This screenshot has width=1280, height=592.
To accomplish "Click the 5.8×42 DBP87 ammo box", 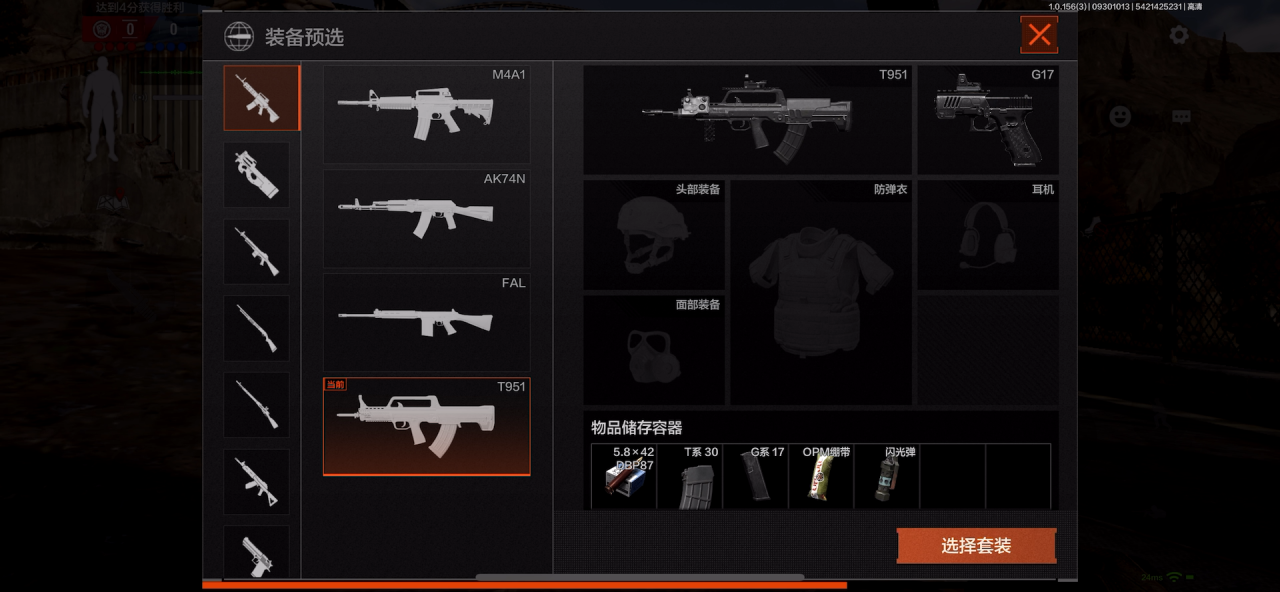I will (624, 478).
